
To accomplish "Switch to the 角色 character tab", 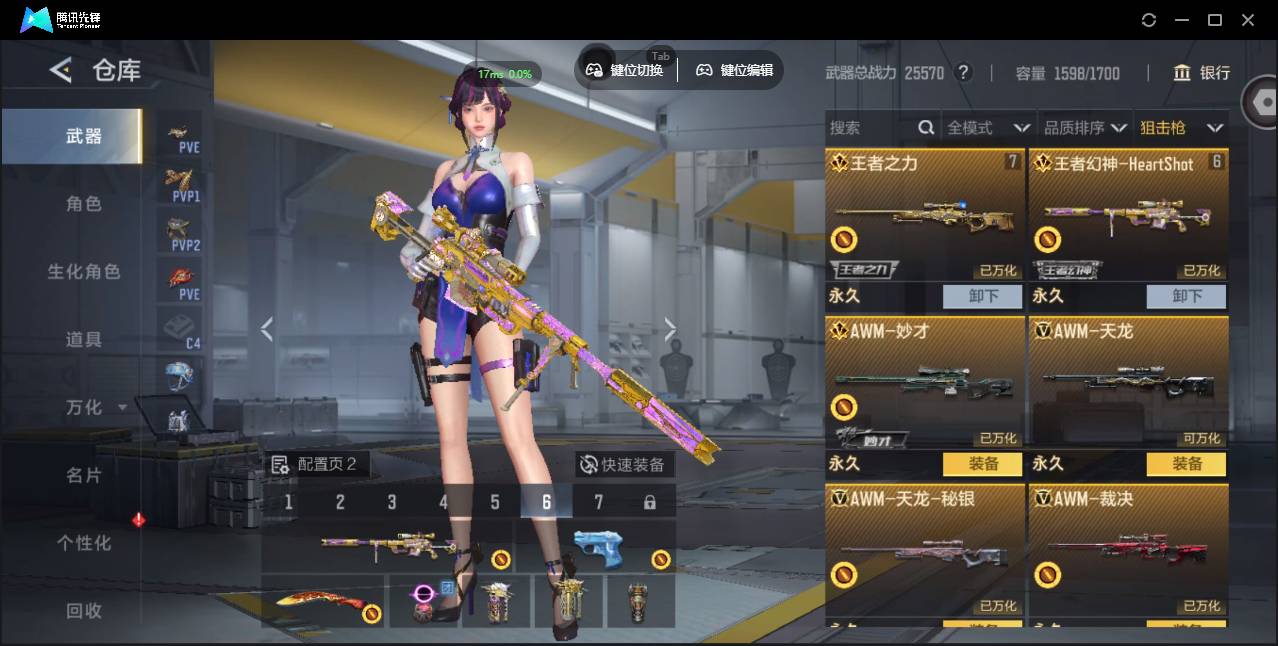I will [84, 204].
